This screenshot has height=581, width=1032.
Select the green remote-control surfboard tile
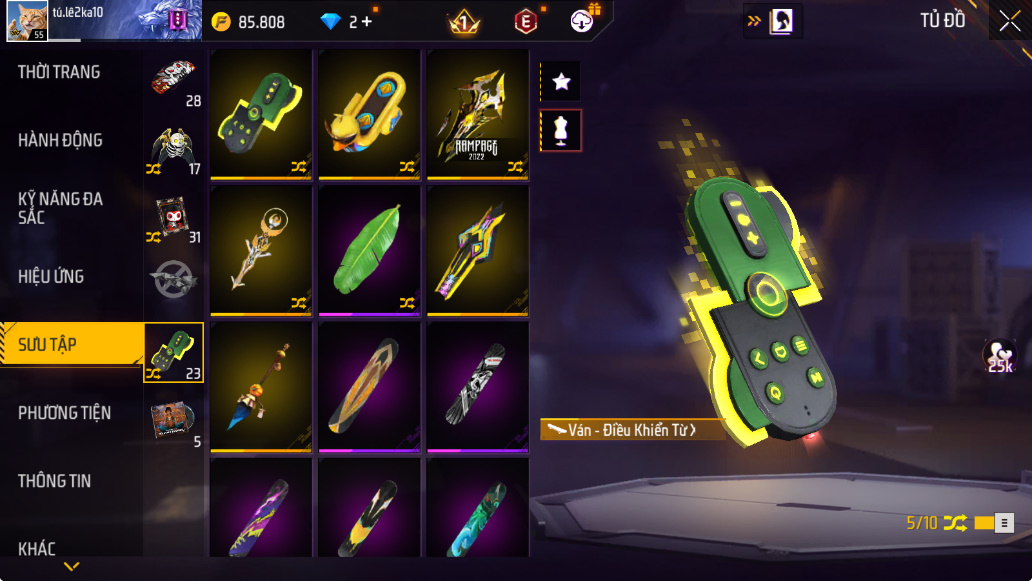click(263, 115)
